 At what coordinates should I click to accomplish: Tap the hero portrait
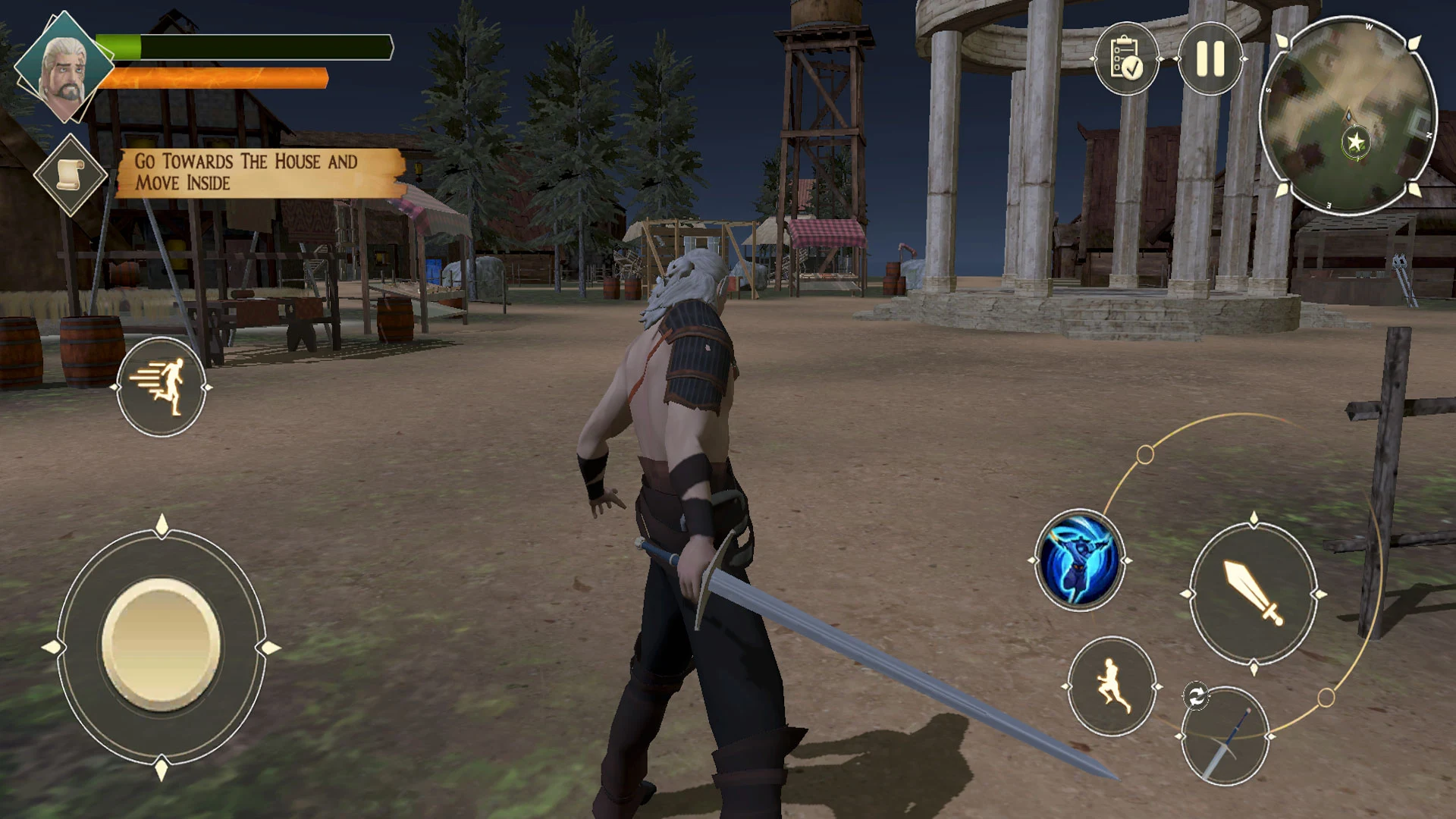pyautogui.click(x=64, y=68)
